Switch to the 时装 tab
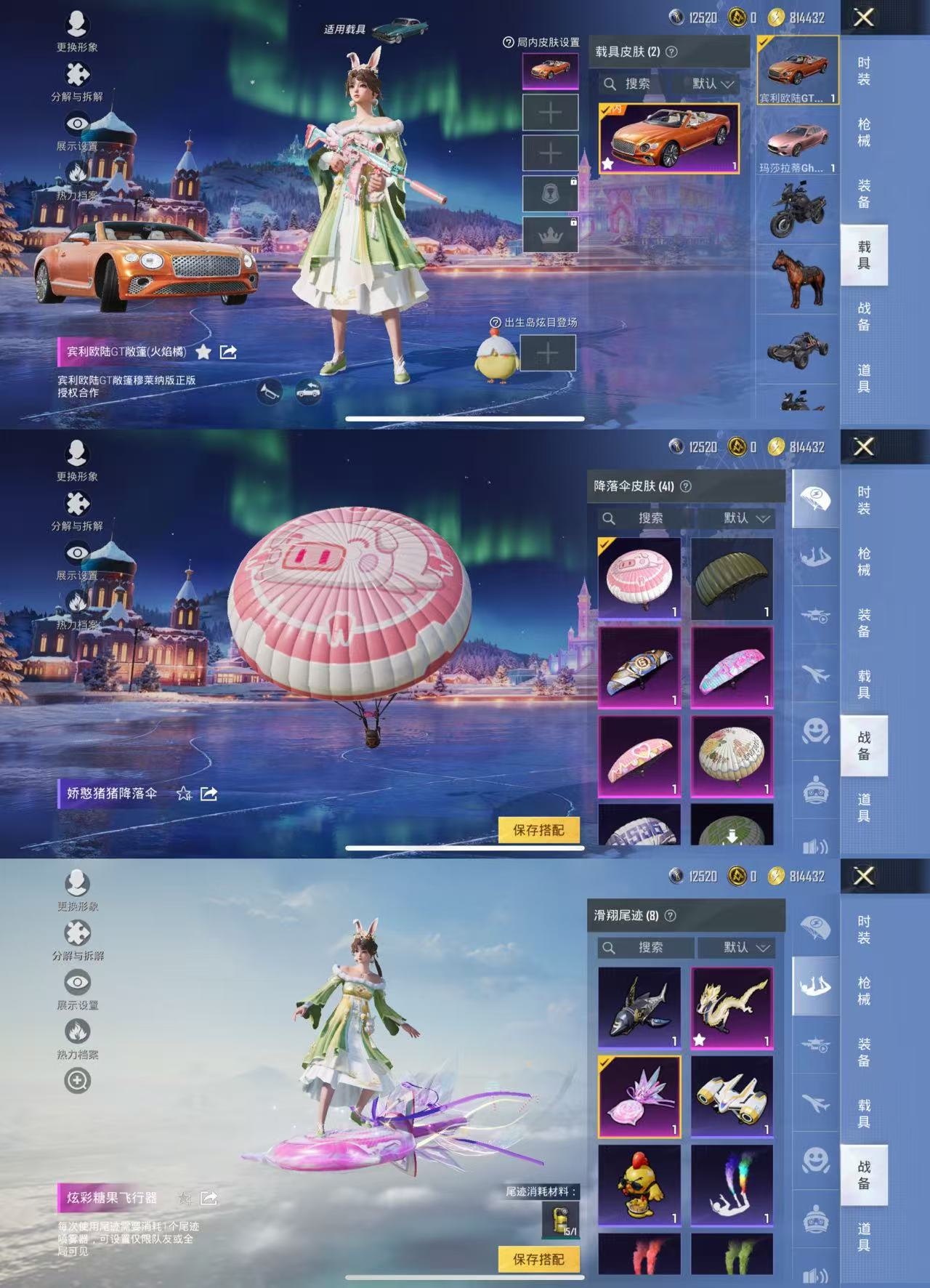The image size is (930, 1288). [x=865, y=73]
